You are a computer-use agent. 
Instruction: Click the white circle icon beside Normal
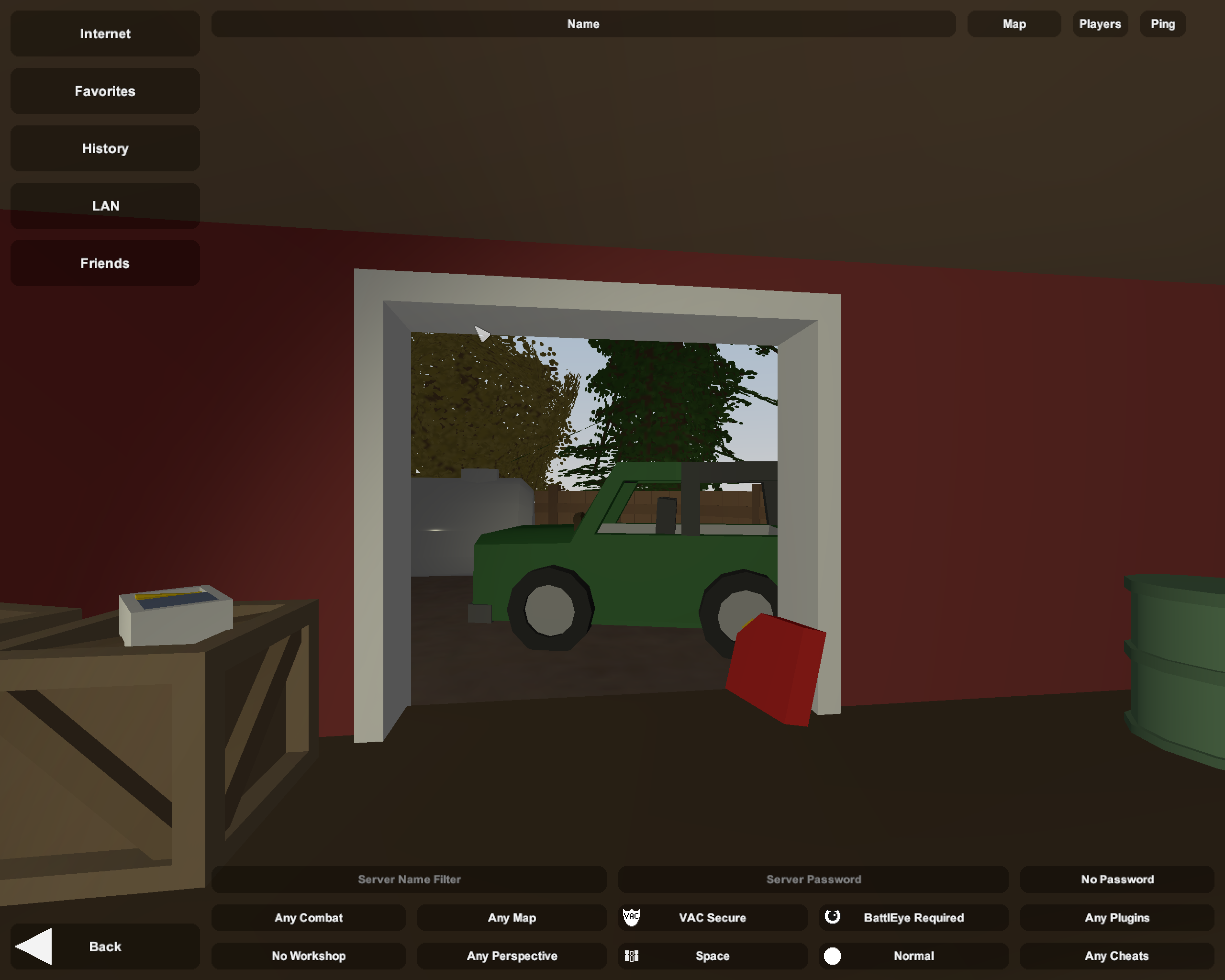point(833,956)
